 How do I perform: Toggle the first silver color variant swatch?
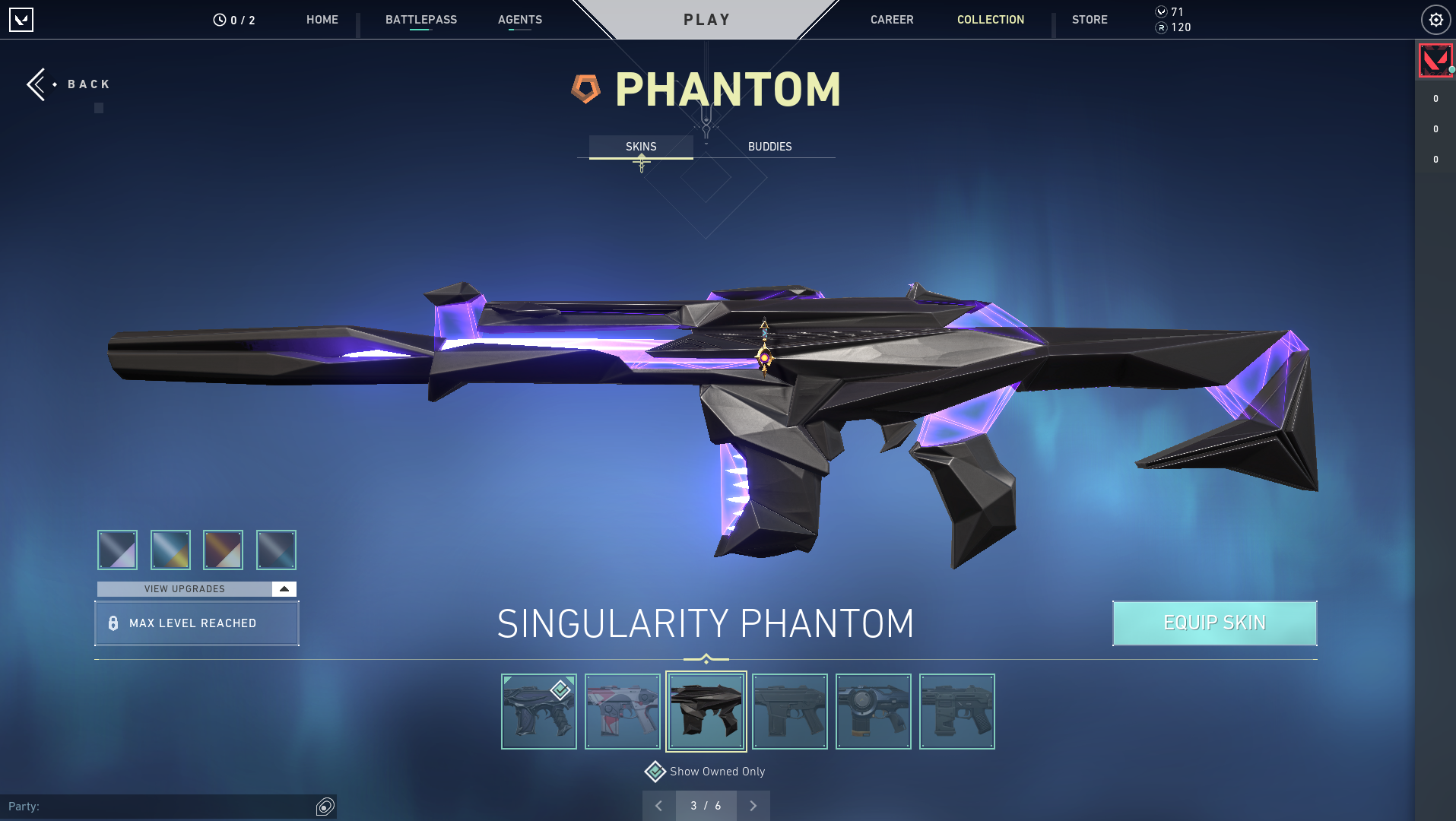click(118, 550)
